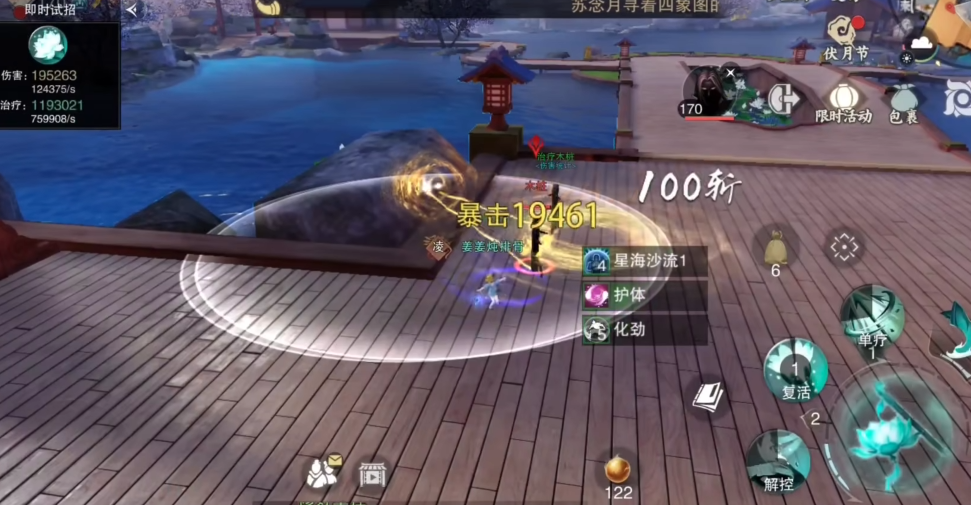The image size is (971, 505).
Task: Cast the 复活 revive skill
Action: point(796,370)
